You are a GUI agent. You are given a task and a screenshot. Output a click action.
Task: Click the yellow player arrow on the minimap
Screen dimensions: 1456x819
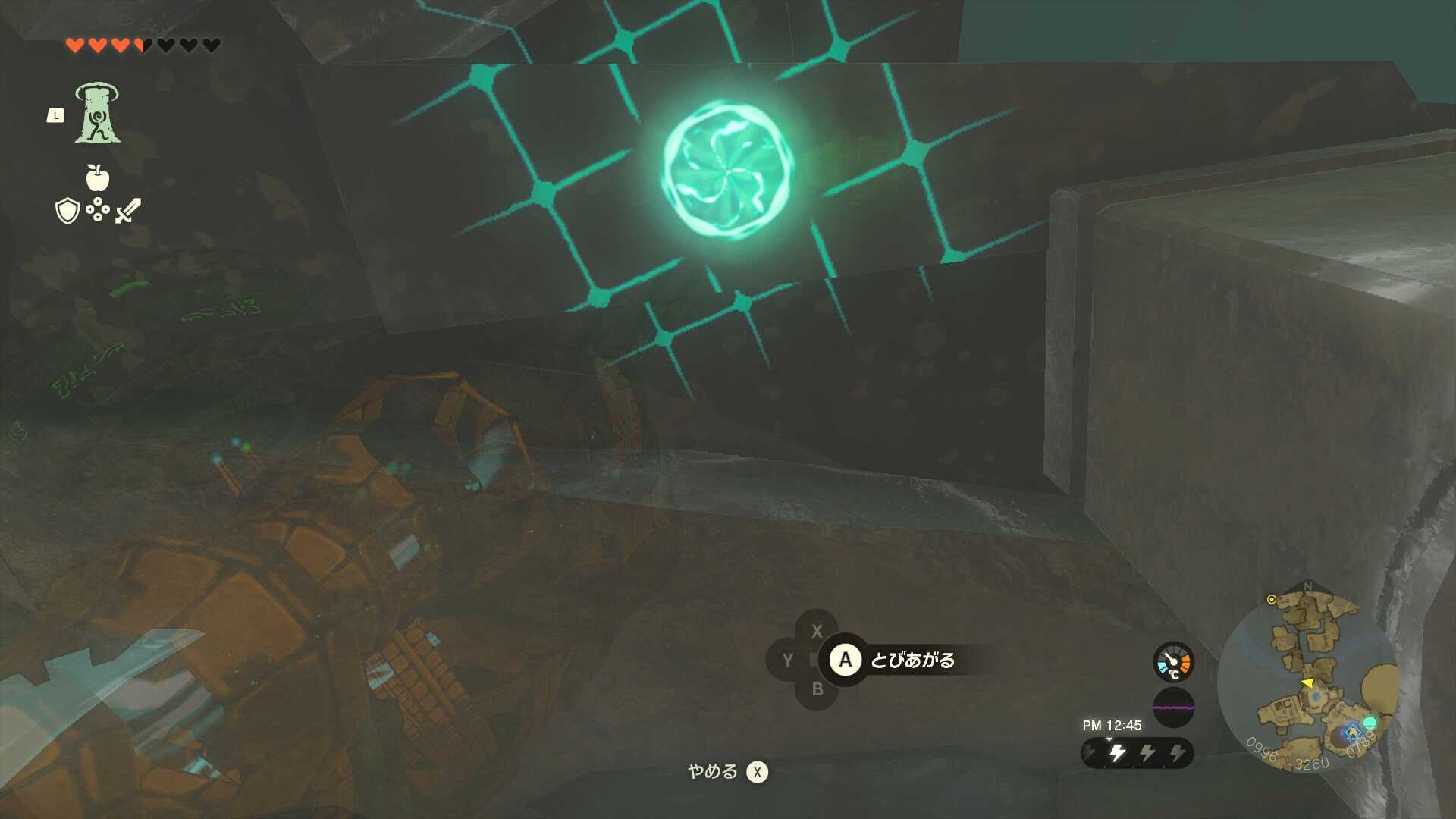pyautogui.click(x=1309, y=683)
